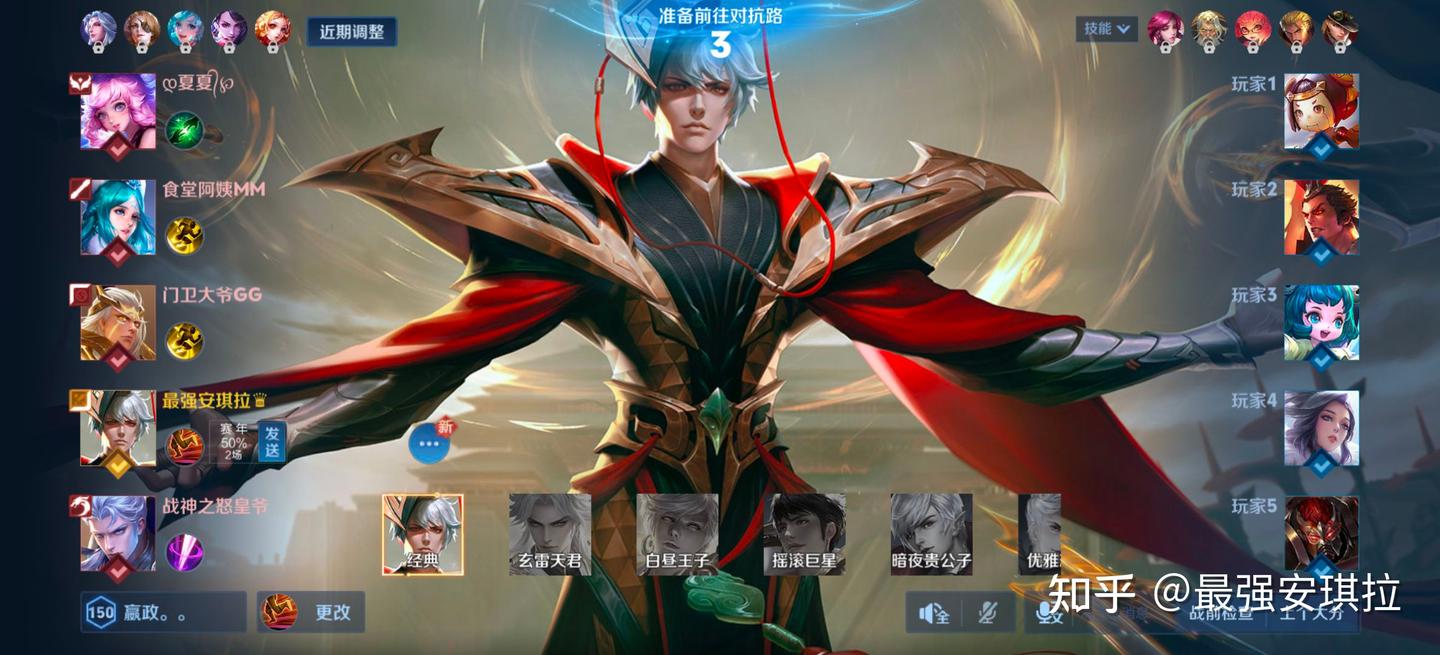1440x655 pixels.
Task: Click 玩家1's enemy hero portrait
Action: (1321, 111)
